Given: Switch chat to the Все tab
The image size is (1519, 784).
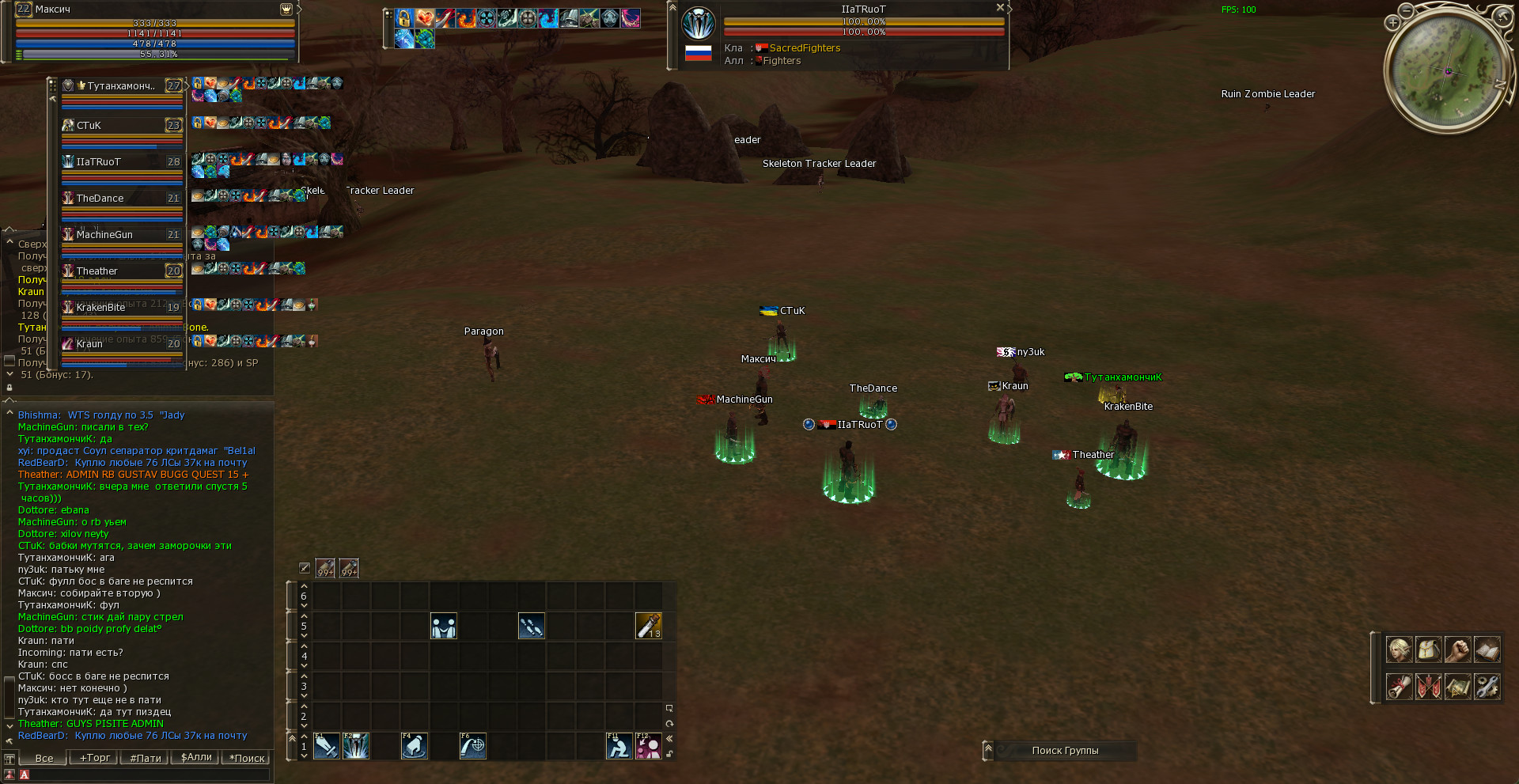Looking at the screenshot, I should click(44, 758).
